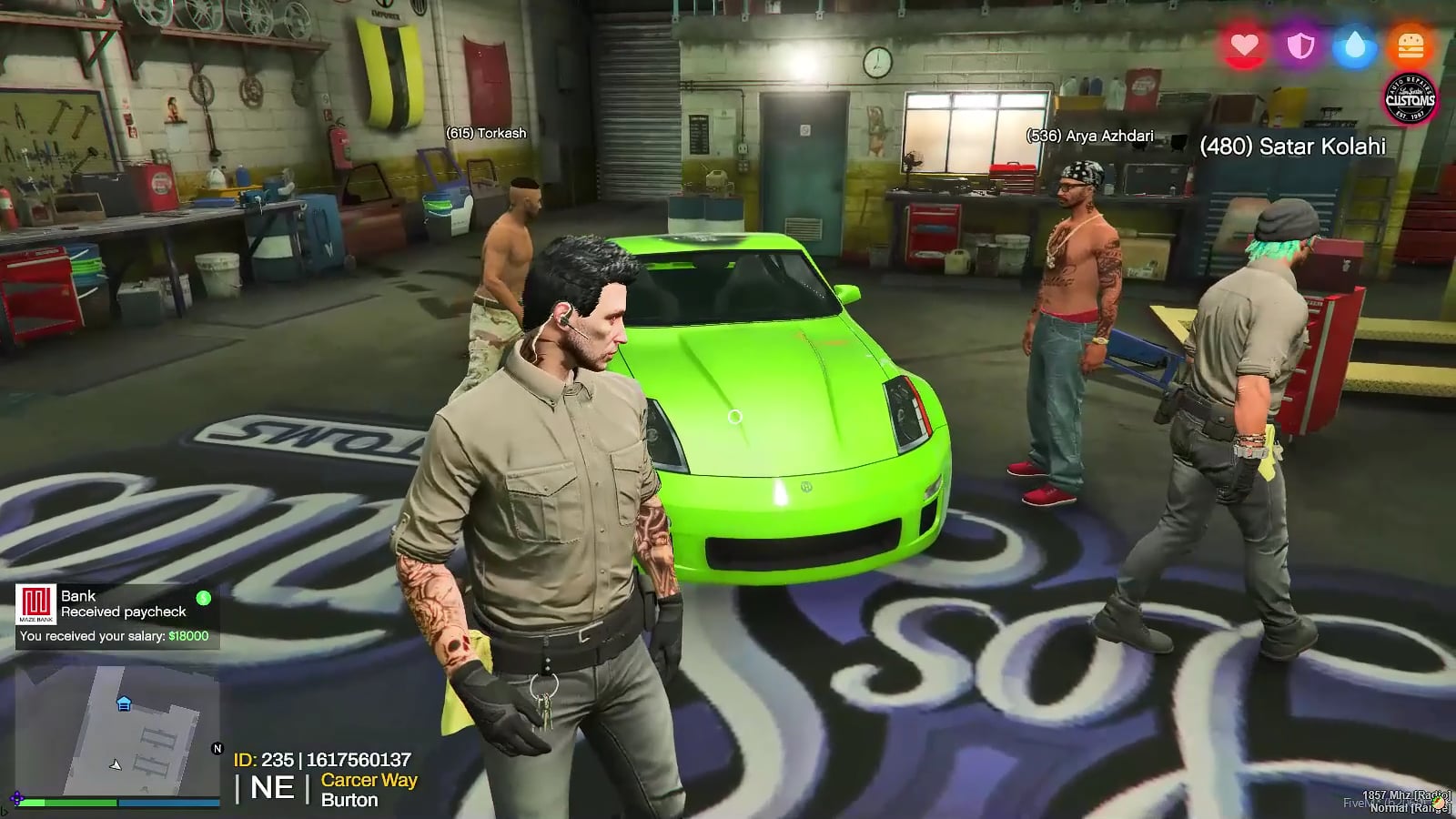Click the blue water drop thirst icon
The image size is (1456, 819).
click(x=1355, y=45)
